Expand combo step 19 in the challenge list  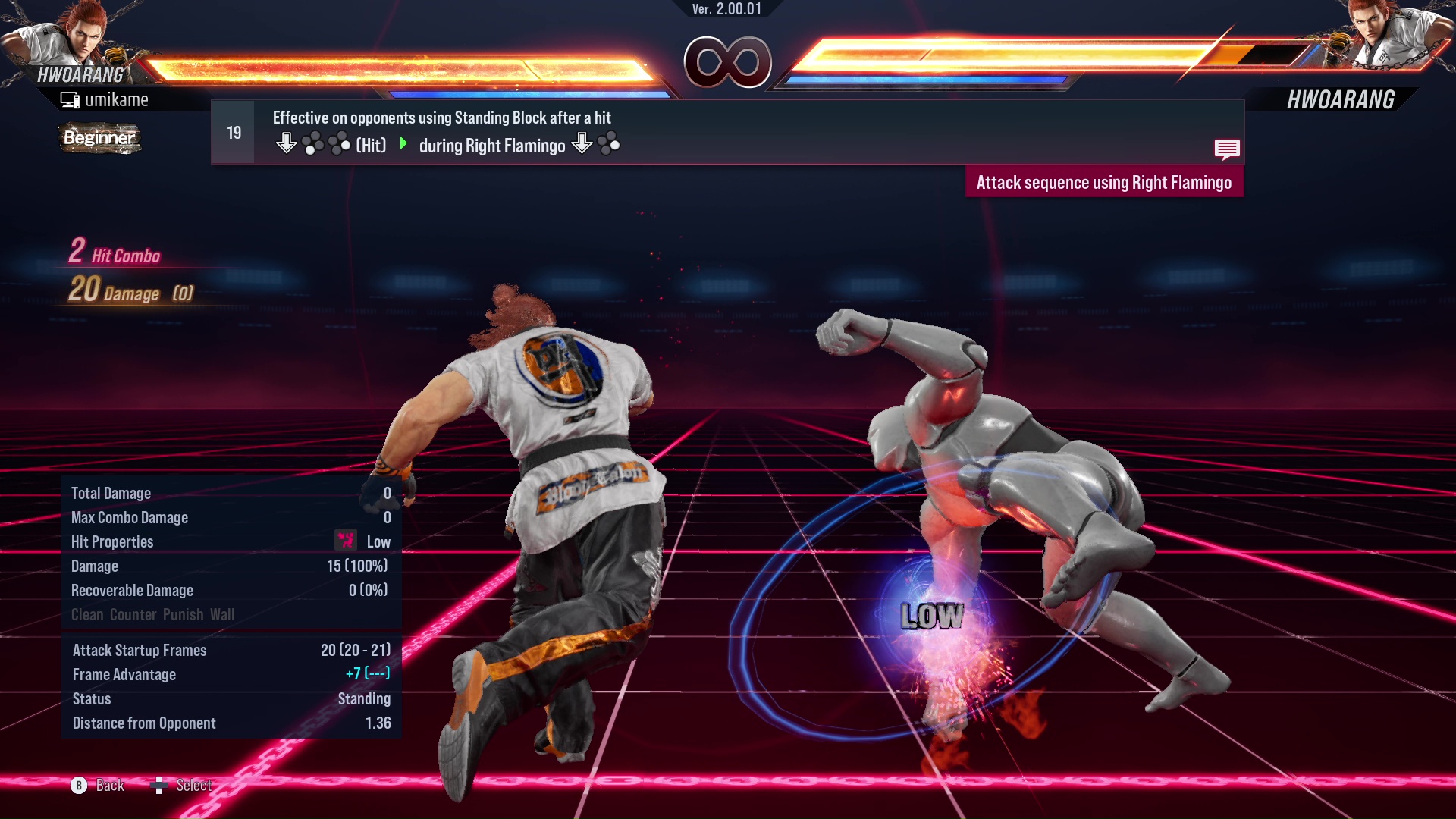pyautogui.click(x=233, y=131)
